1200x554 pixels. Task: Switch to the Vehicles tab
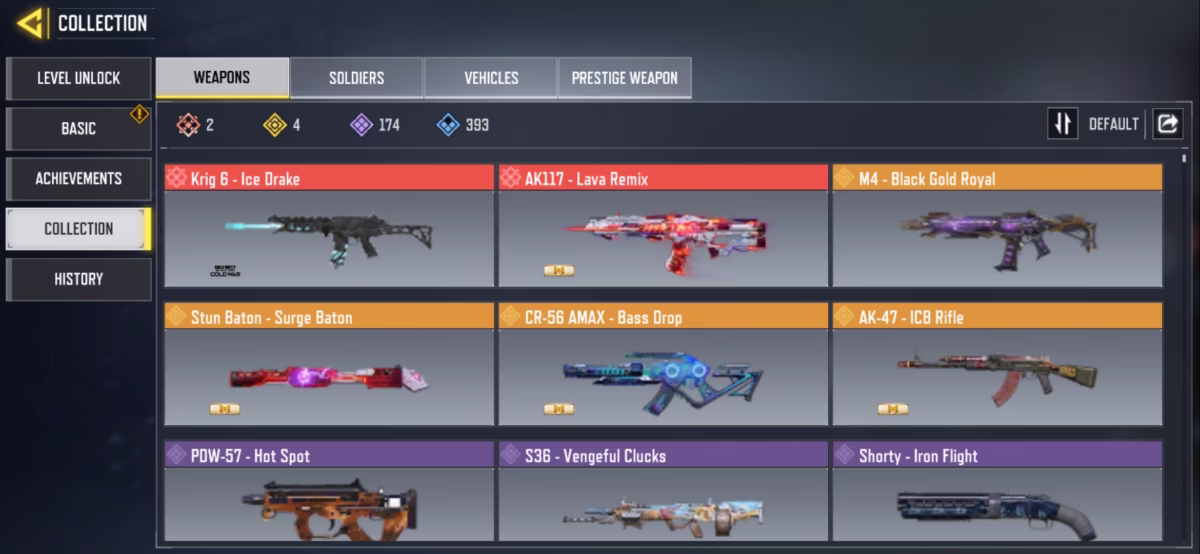tap(491, 78)
